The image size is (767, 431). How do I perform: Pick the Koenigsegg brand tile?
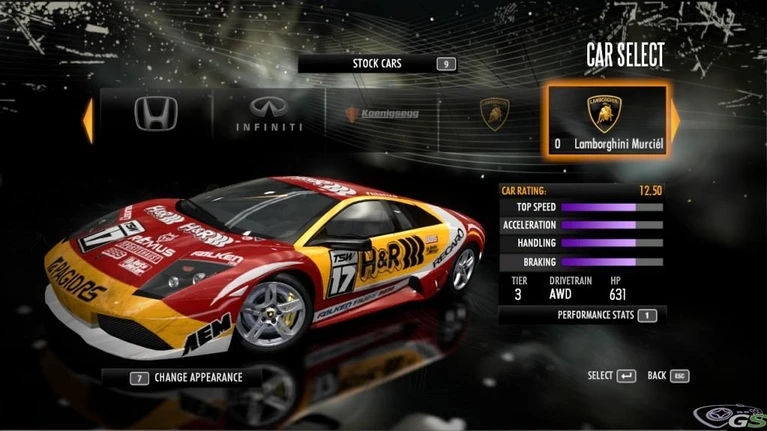[382, 115]
